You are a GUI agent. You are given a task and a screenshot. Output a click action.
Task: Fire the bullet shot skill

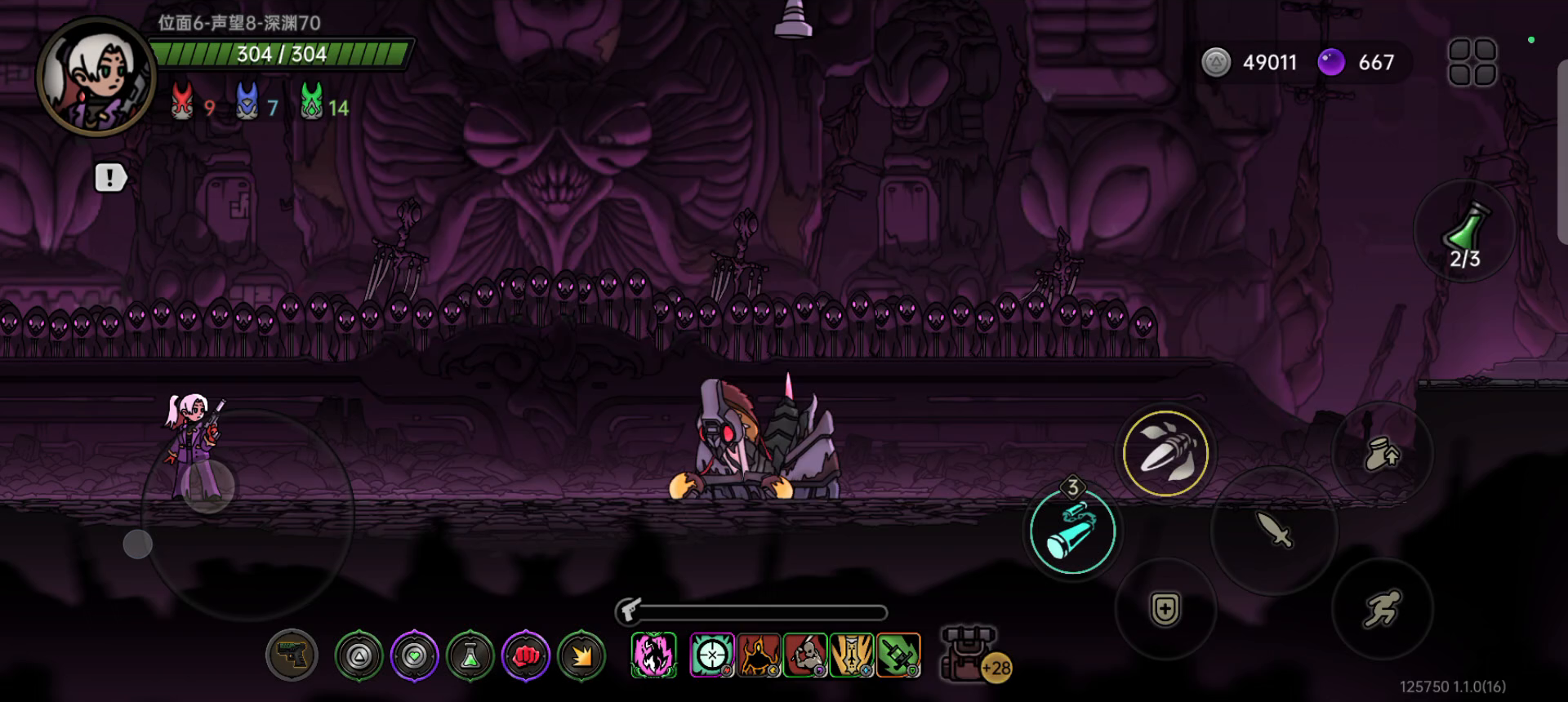click(1165, 453)
